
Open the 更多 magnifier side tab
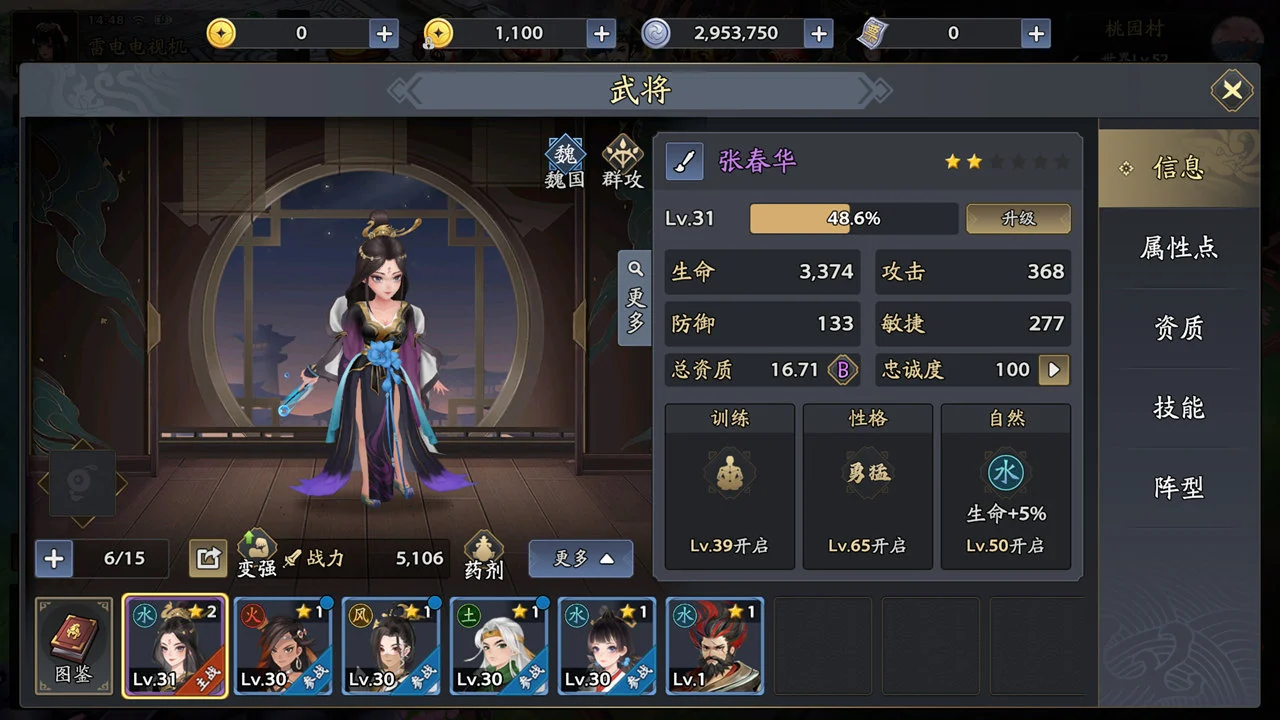click(635, 297)
